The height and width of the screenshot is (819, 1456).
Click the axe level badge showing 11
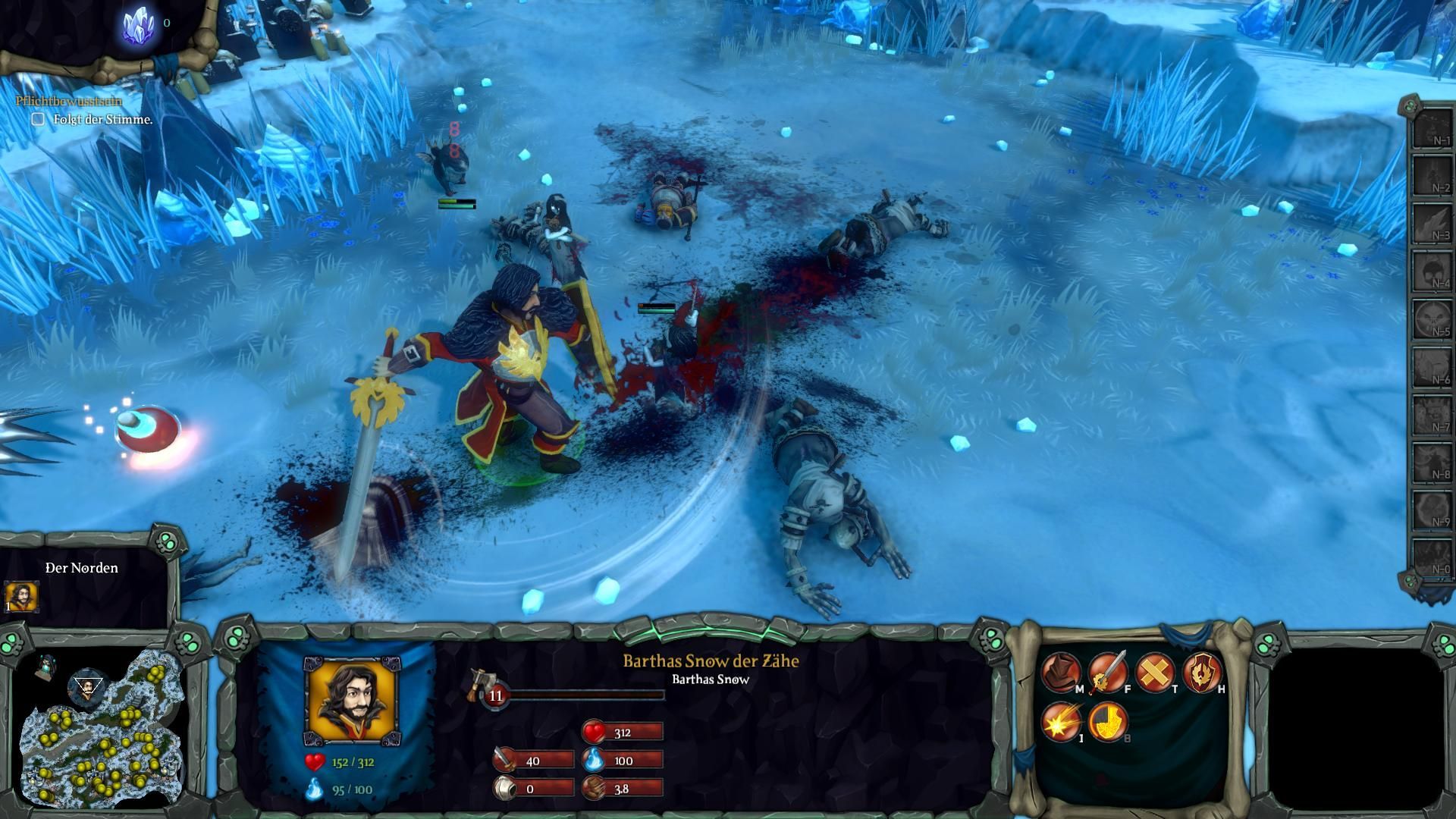497,695
